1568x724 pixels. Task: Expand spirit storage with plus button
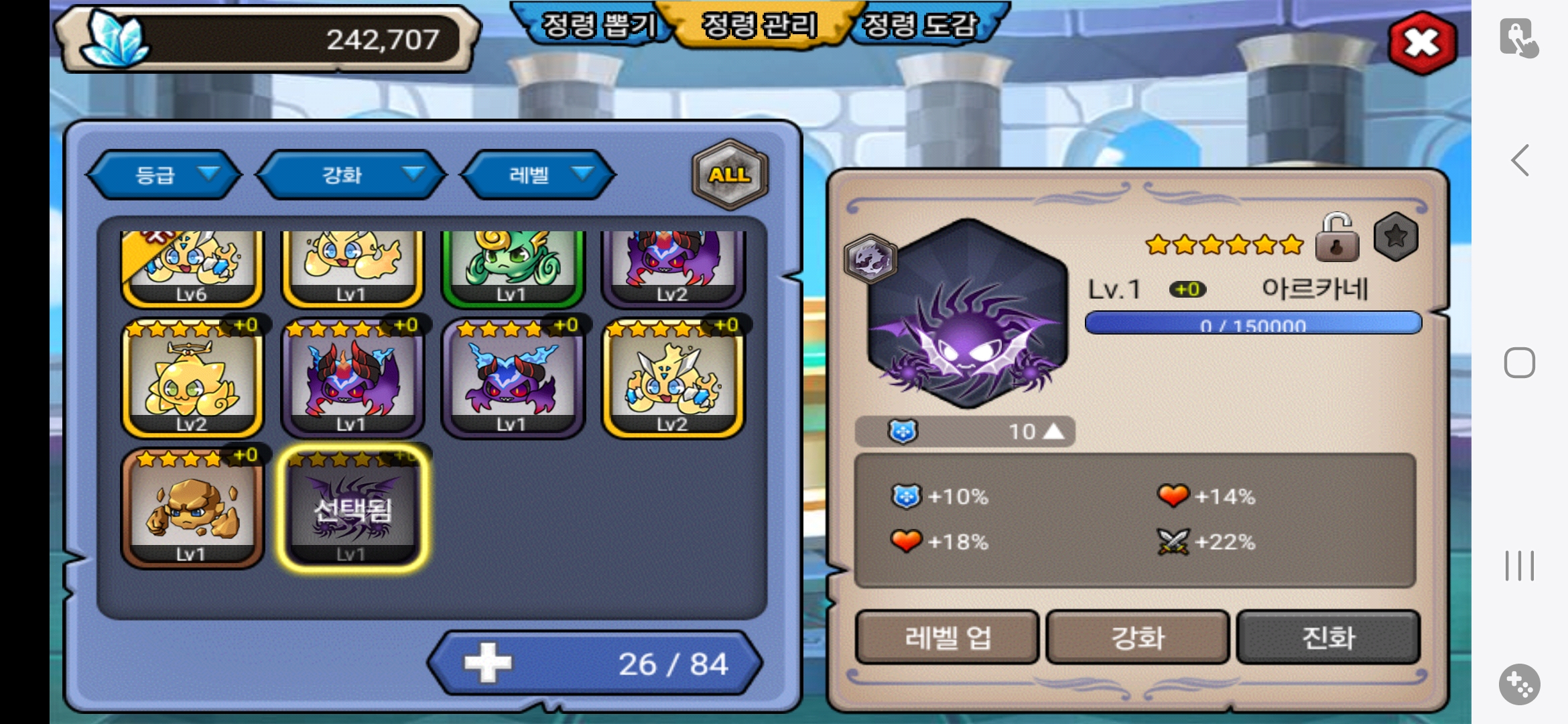coord(488,663)
